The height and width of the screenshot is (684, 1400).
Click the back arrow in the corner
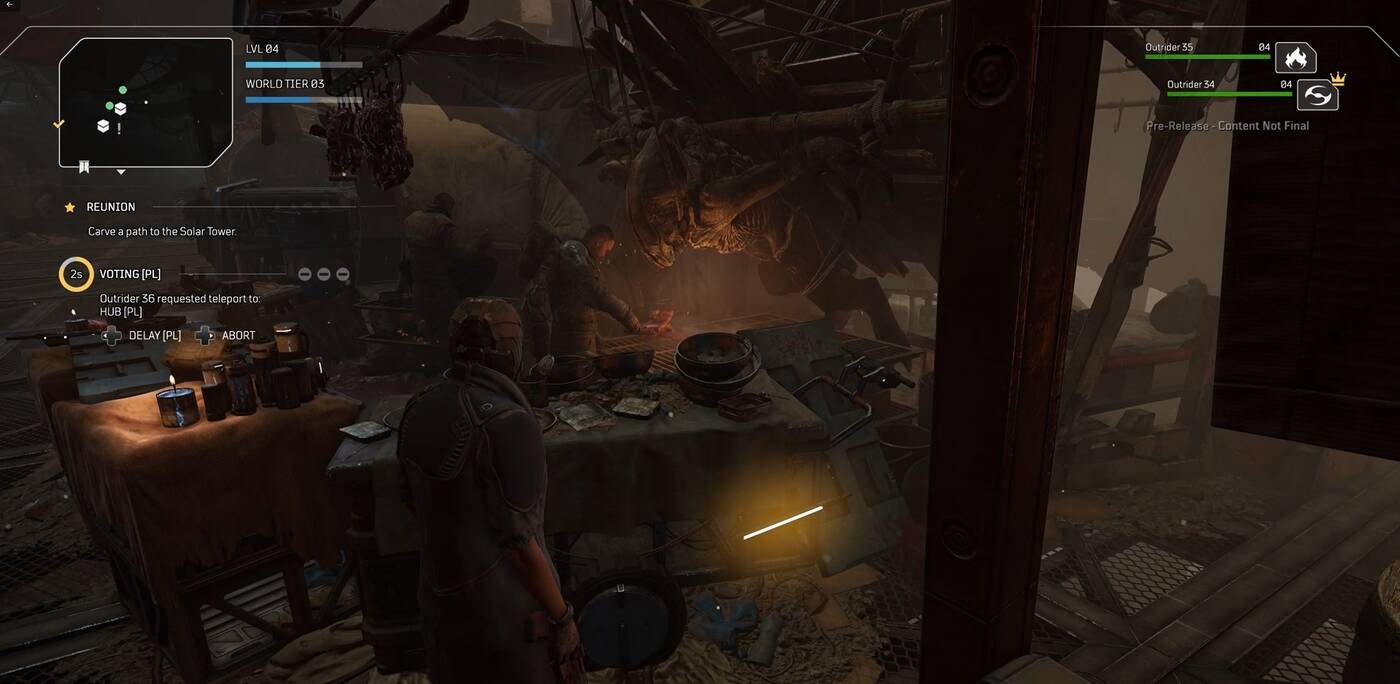point(7,5)
